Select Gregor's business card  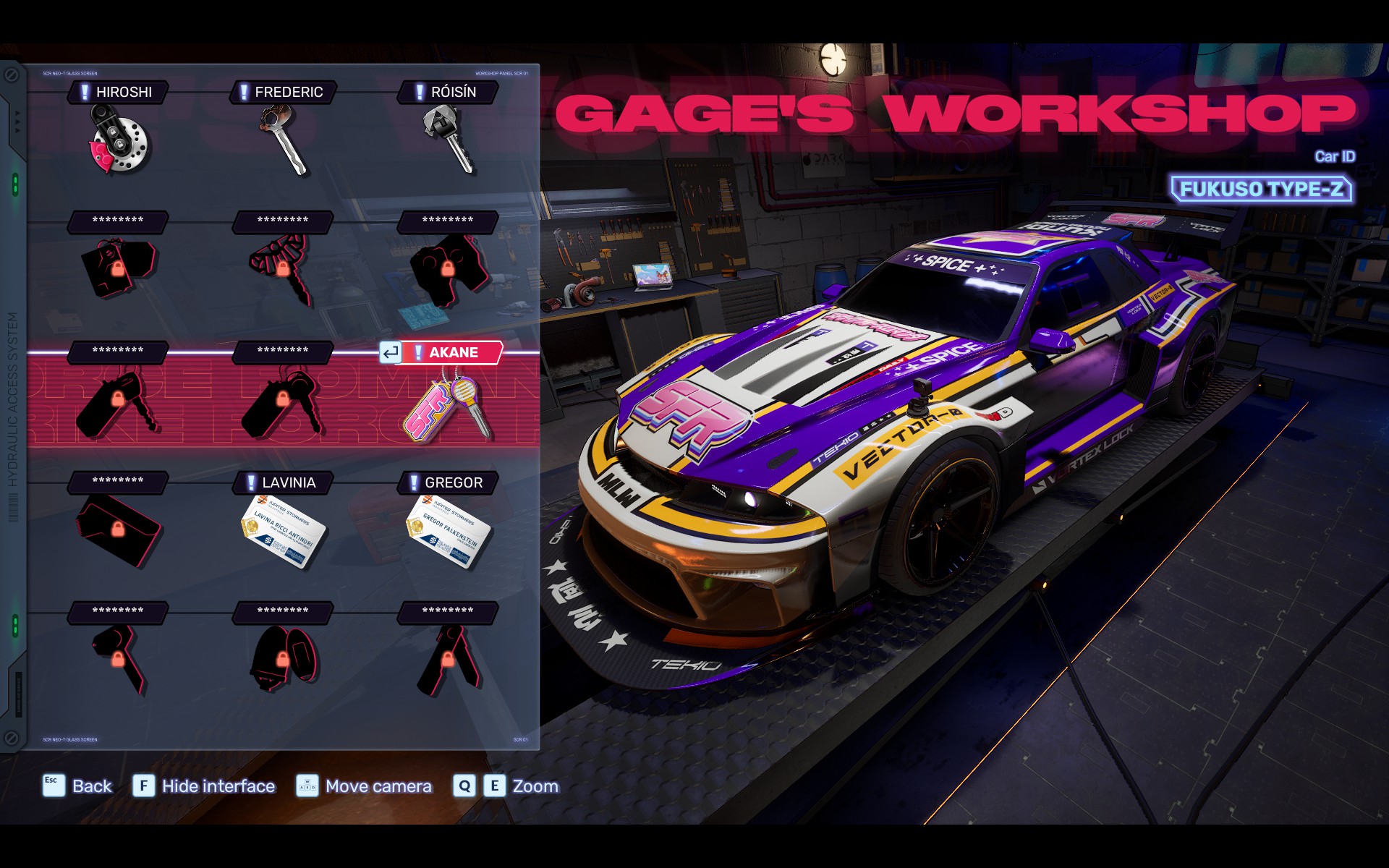449,532
